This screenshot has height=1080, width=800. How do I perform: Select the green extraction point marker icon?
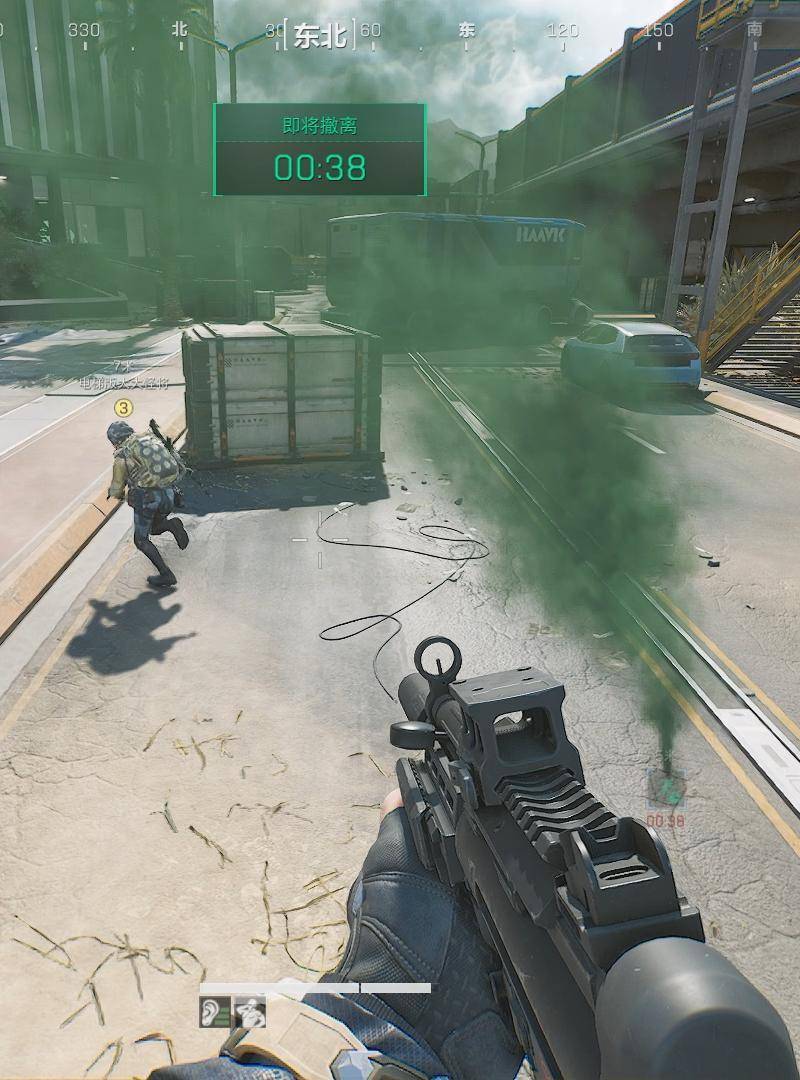click(665, 789)
